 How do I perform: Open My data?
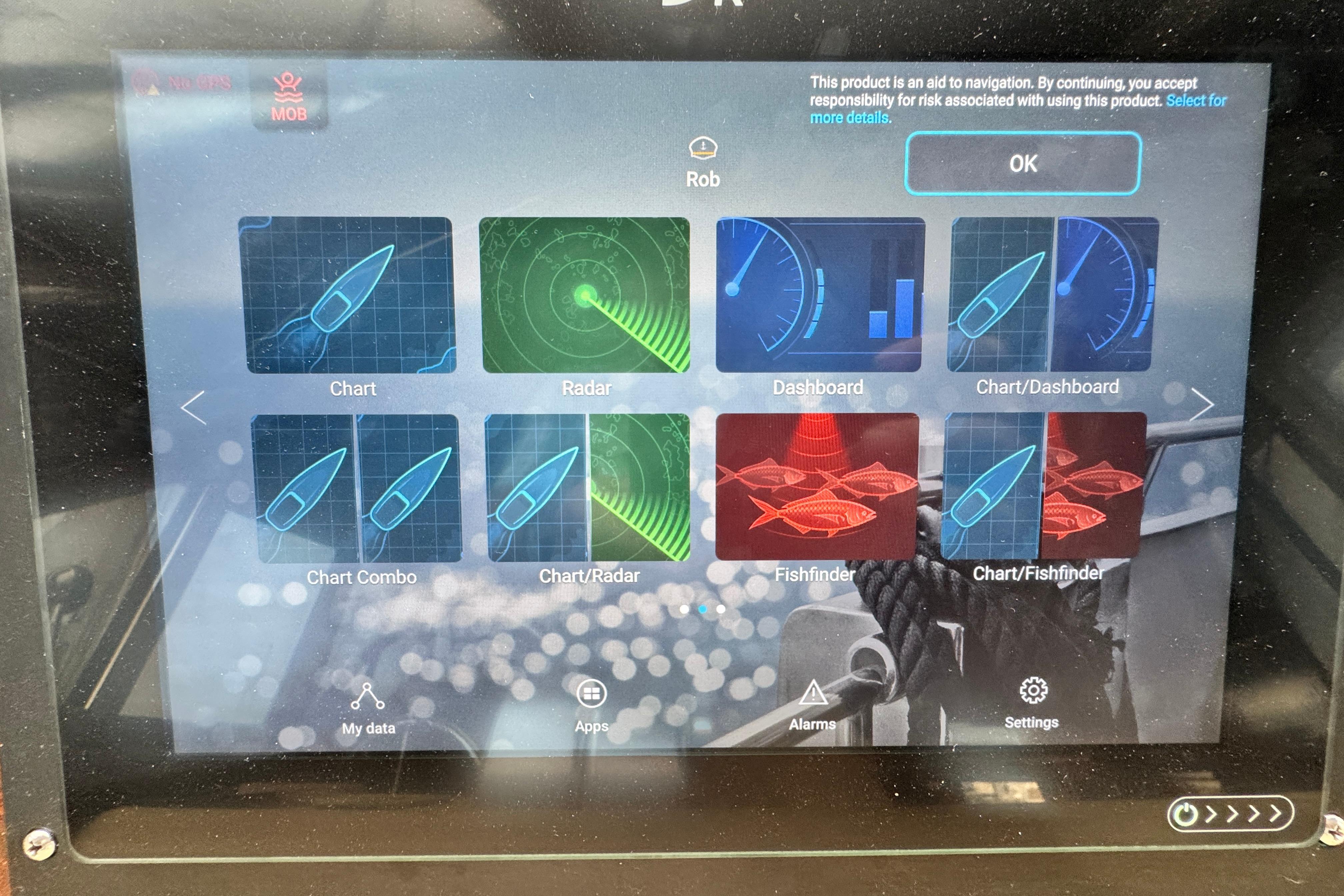coord(368,709)
